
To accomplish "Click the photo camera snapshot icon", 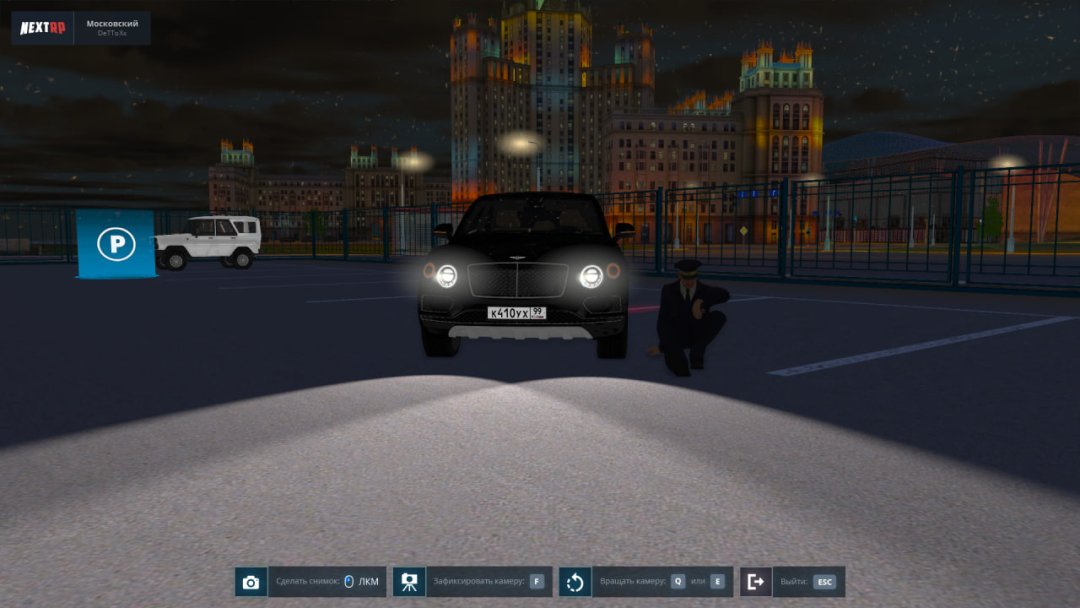I will [251, 582].
